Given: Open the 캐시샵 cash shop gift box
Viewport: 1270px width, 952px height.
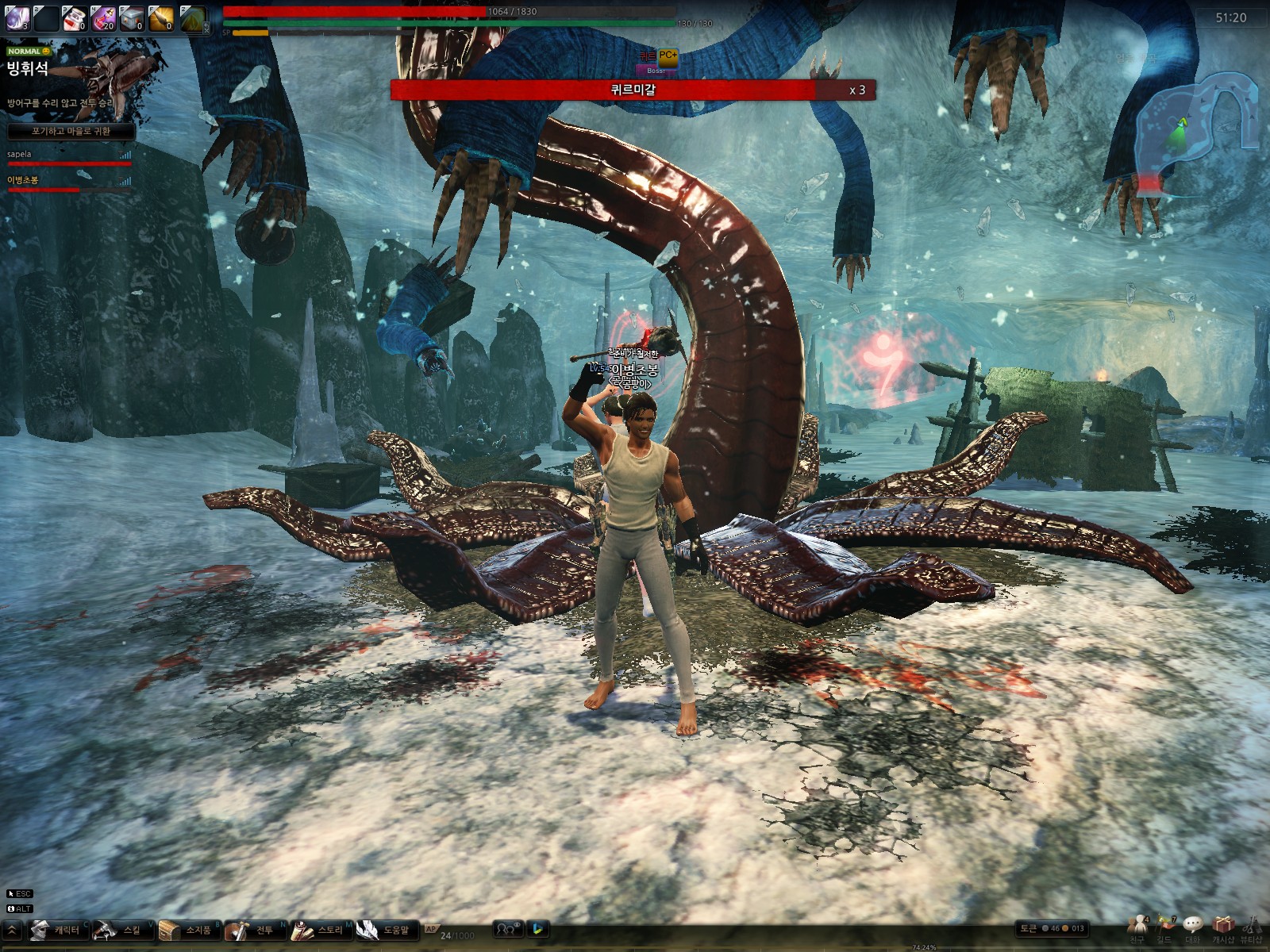Looking at the screenshot, I should coord(1222,928).
